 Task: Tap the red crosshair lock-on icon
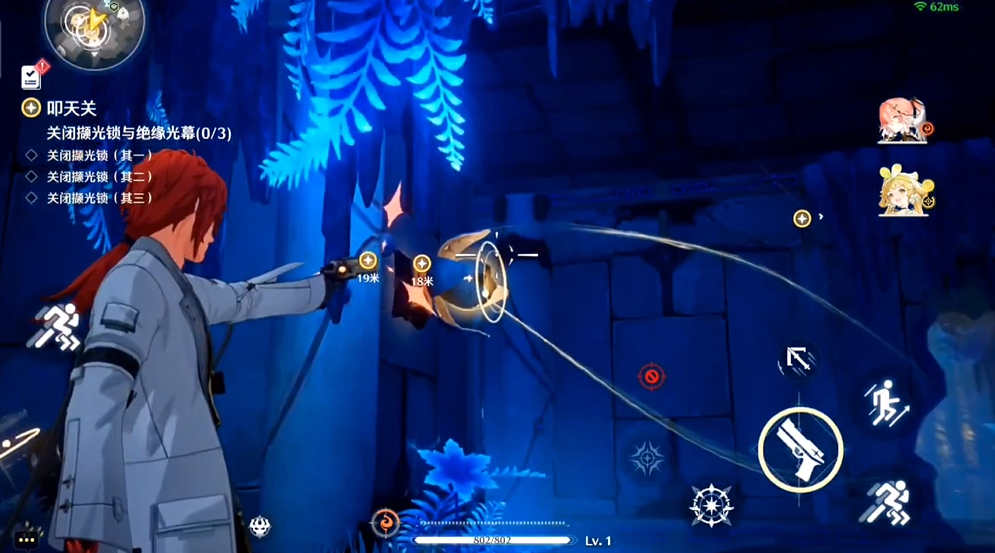pyautogui.click(x=651, y=376)
